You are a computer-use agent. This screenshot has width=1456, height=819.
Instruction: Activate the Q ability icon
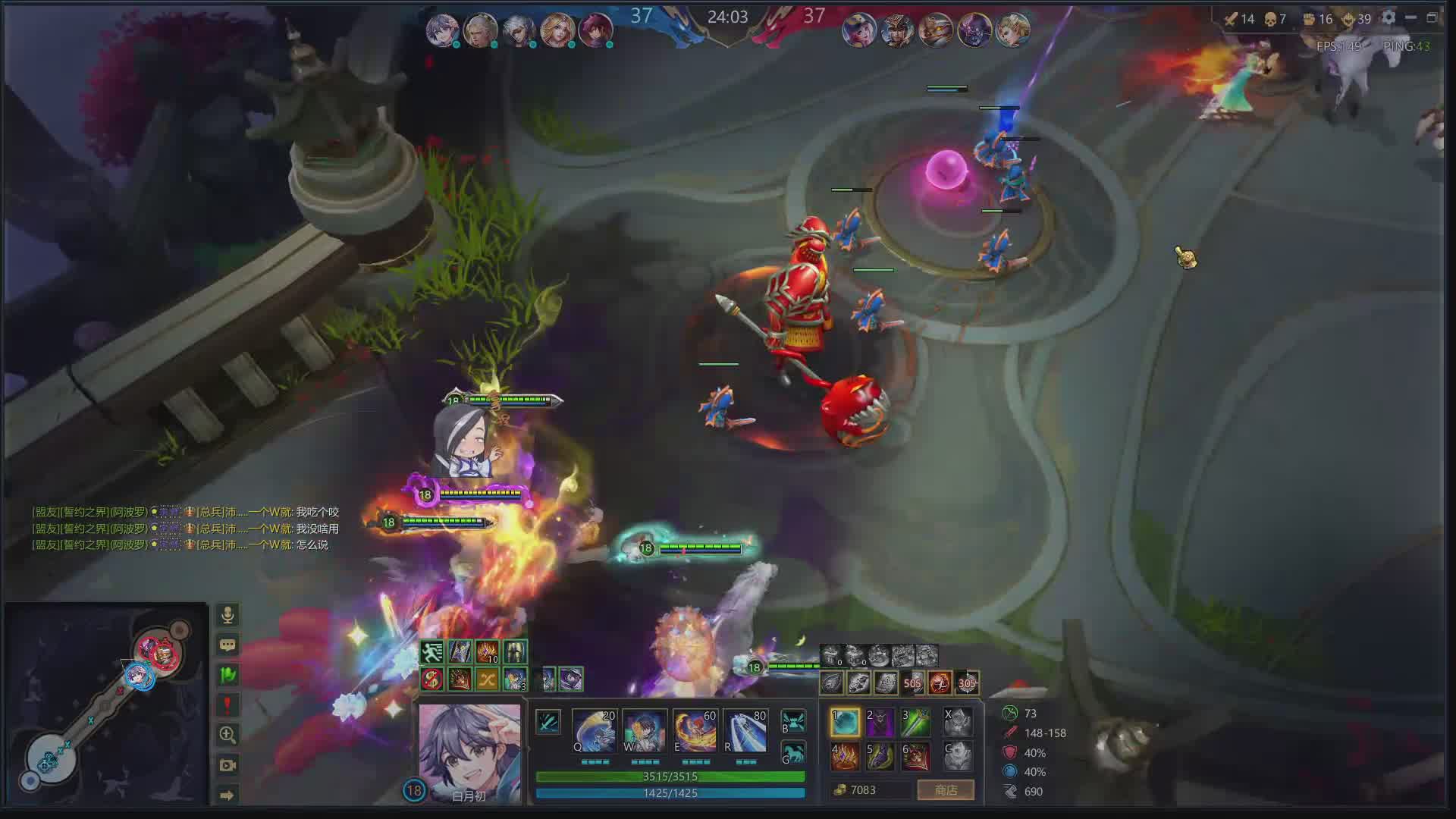pos(594,731)
